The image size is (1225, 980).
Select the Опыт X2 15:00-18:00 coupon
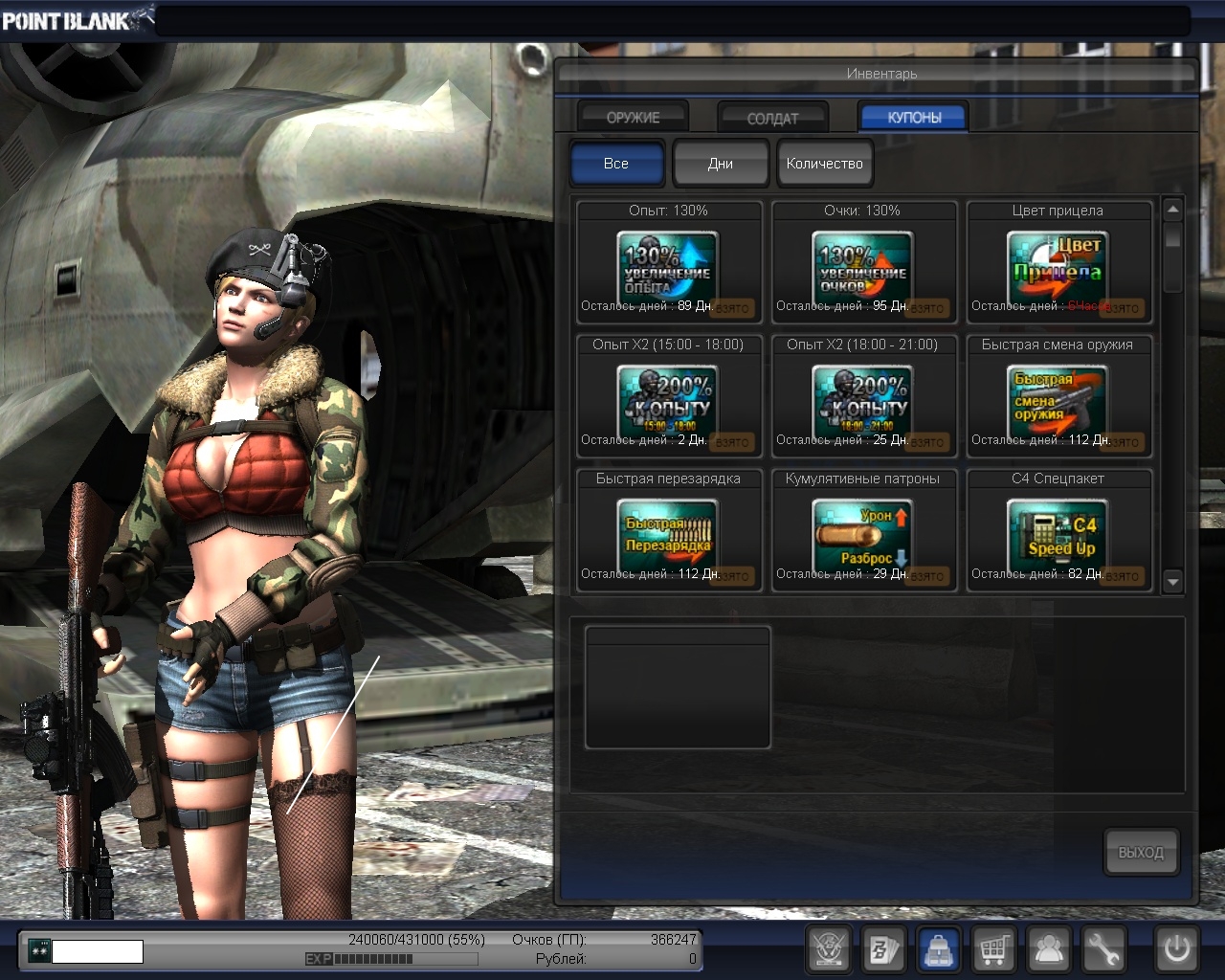click(x=668, y=397)
